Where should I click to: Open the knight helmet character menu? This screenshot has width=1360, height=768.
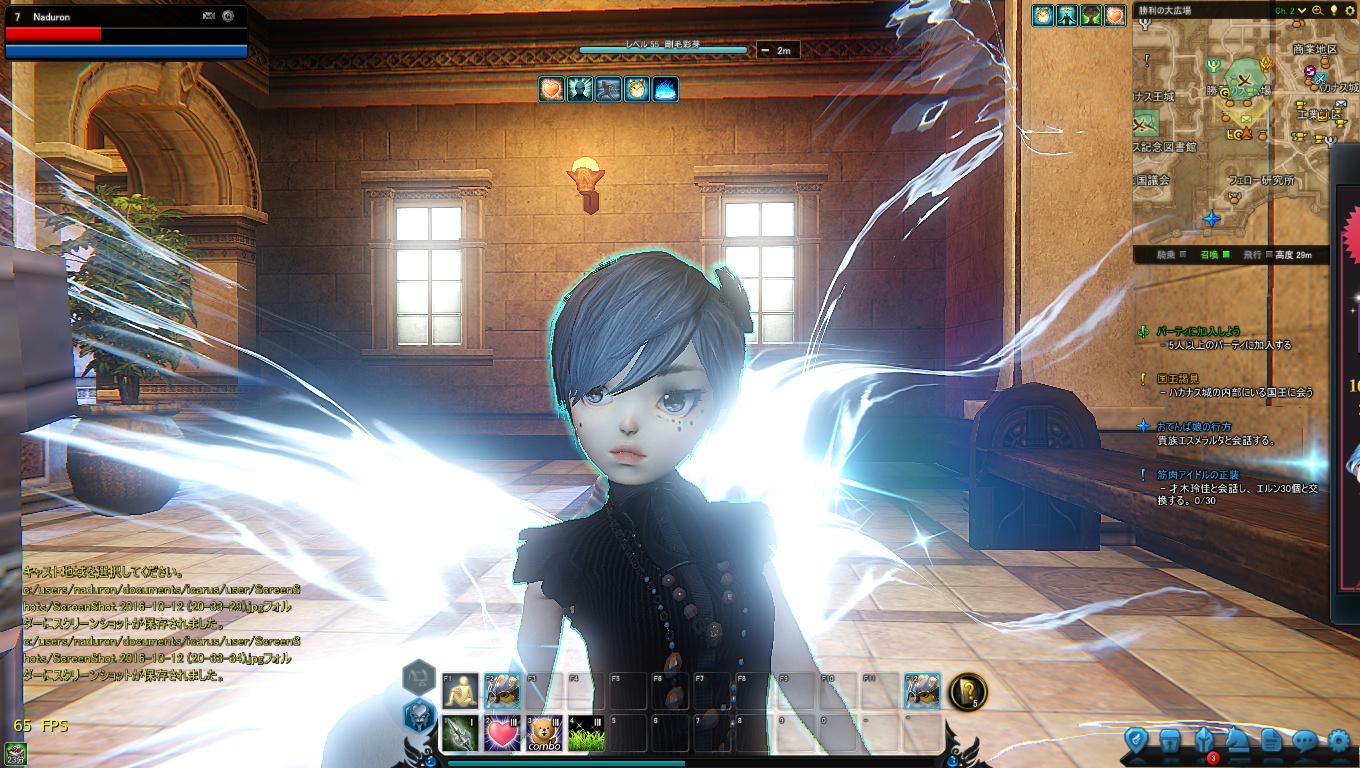point(1204,741)
